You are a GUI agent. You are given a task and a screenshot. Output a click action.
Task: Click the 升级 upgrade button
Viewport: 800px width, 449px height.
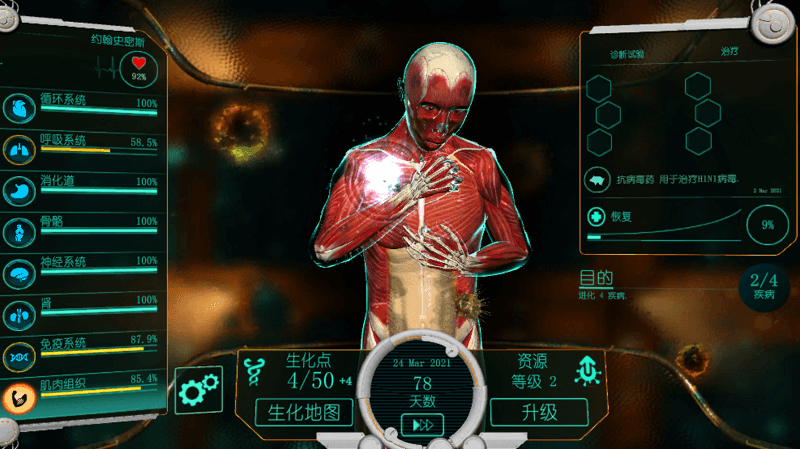[x=539, y=412]
